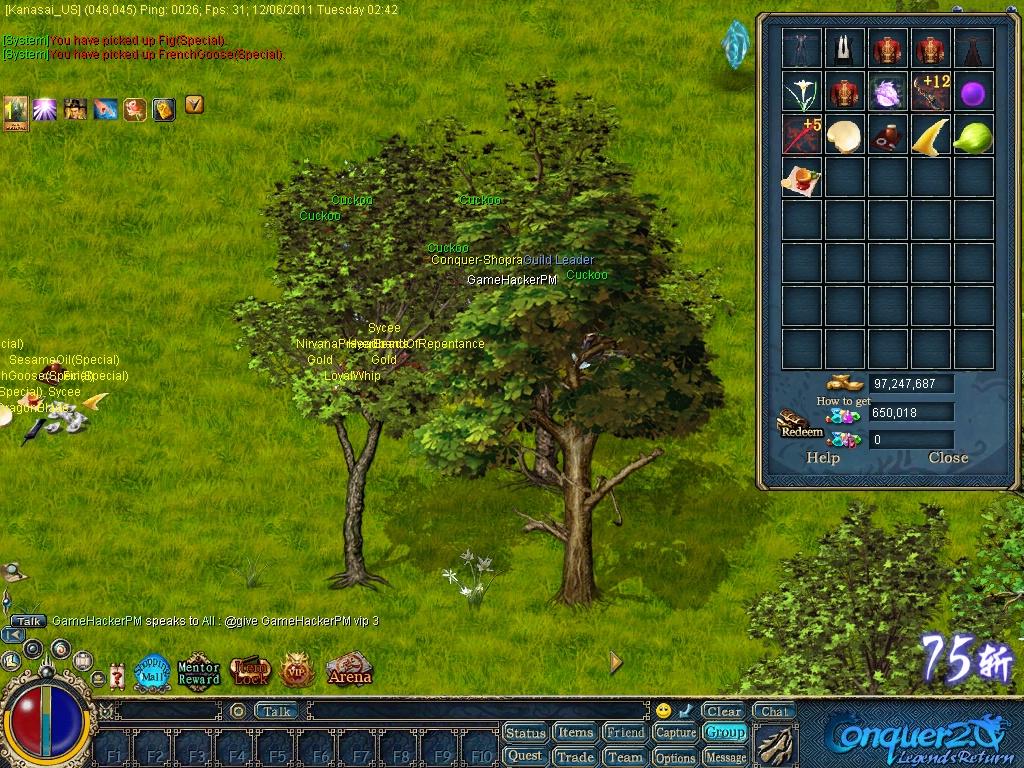This screenshot has height=768, width=1024.
Task: Open the Status window
Action: pyautogui.click(x=525, y=733)
